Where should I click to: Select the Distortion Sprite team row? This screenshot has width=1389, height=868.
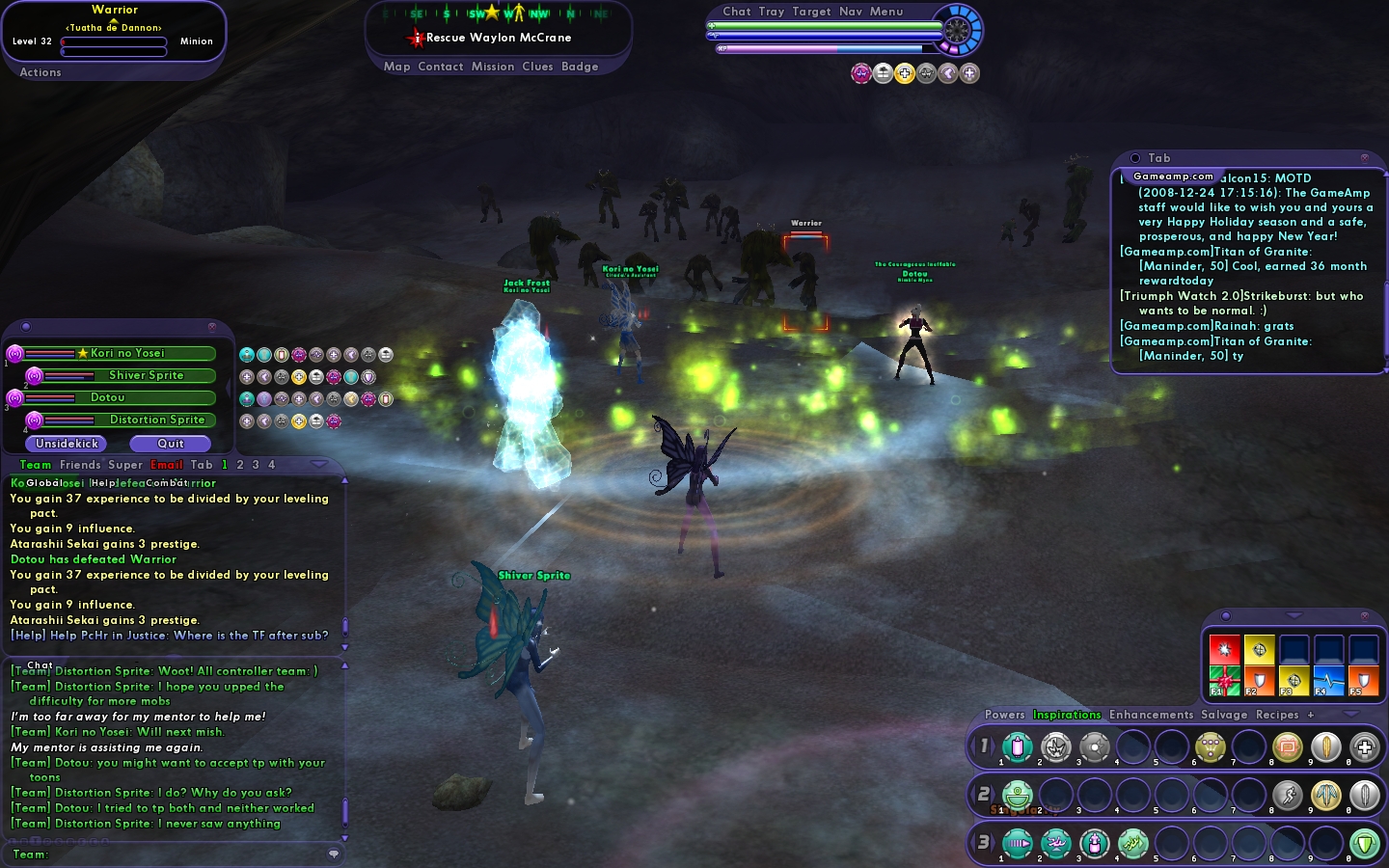(156, 420)
